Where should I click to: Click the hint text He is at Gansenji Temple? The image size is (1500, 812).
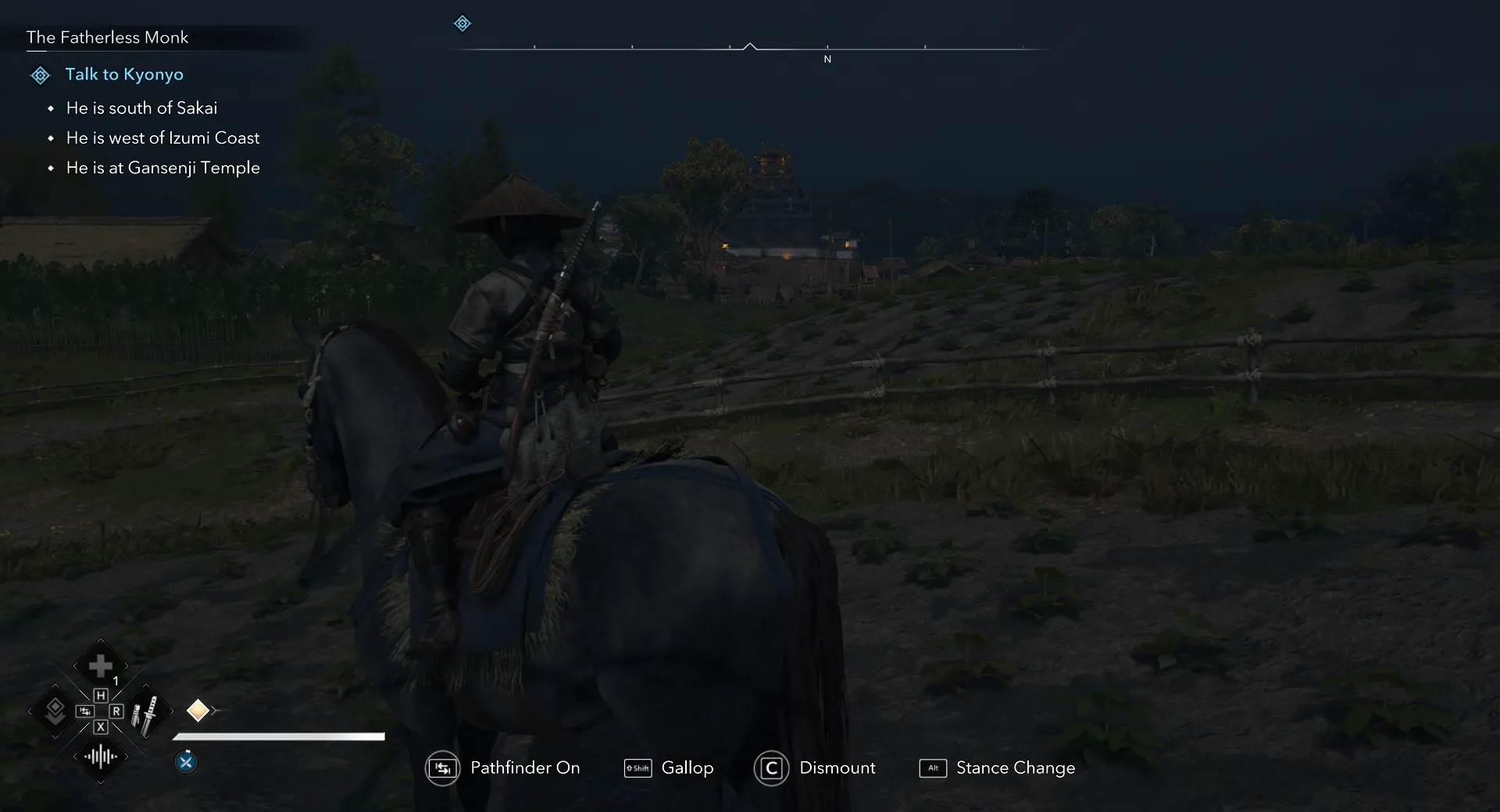pyautogui.click(x=162, y=168)
